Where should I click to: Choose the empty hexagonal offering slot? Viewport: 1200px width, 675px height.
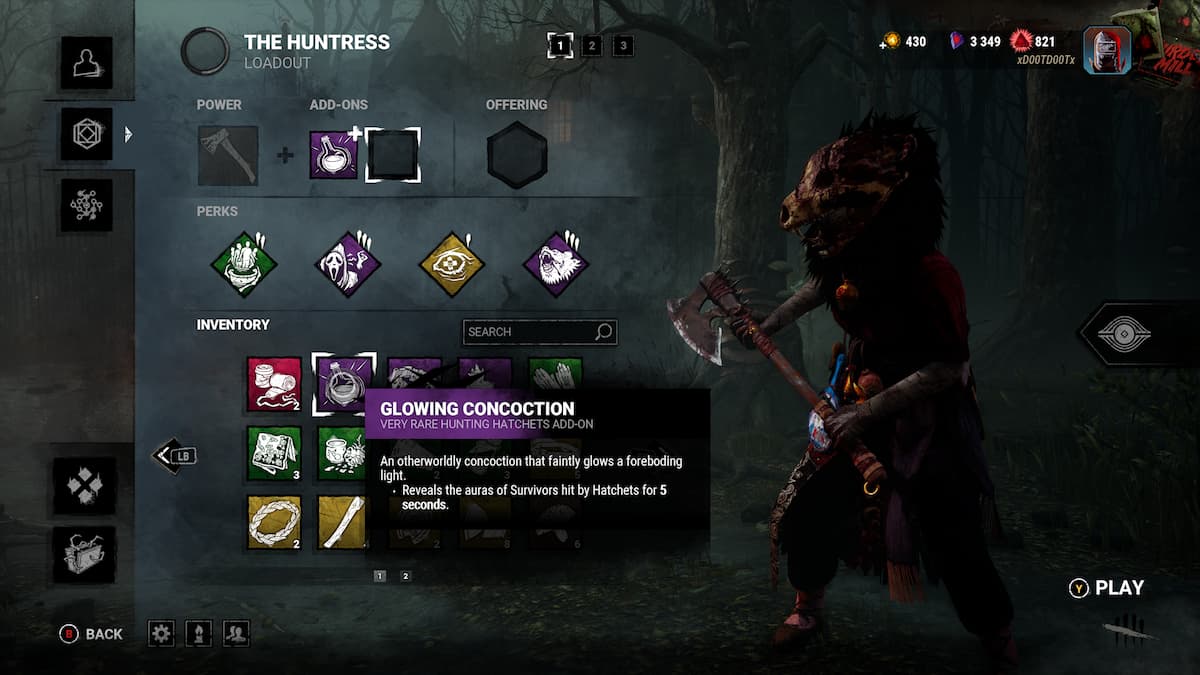point(517,156)
